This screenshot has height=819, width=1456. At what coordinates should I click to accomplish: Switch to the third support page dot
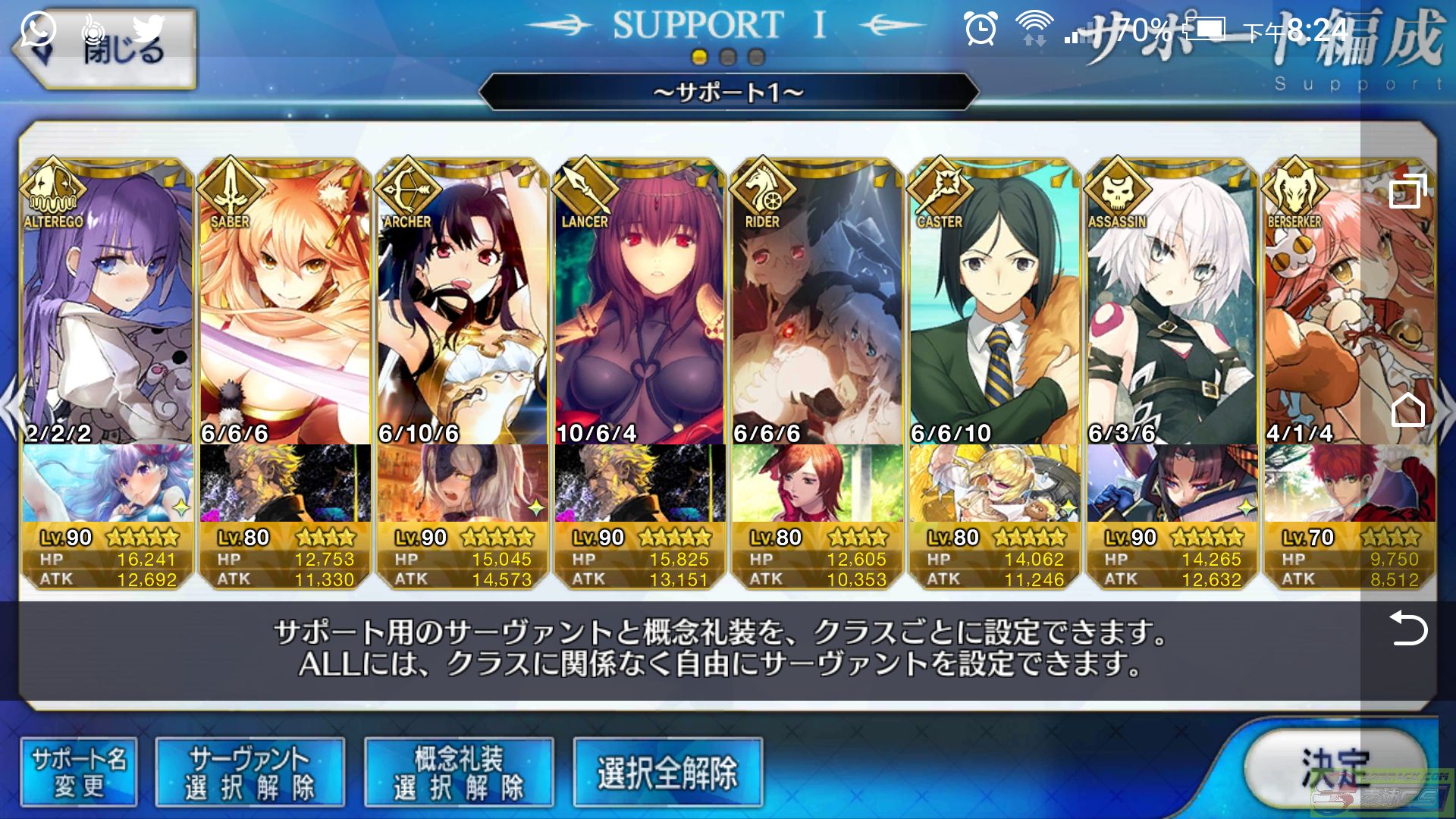(756, 57)
